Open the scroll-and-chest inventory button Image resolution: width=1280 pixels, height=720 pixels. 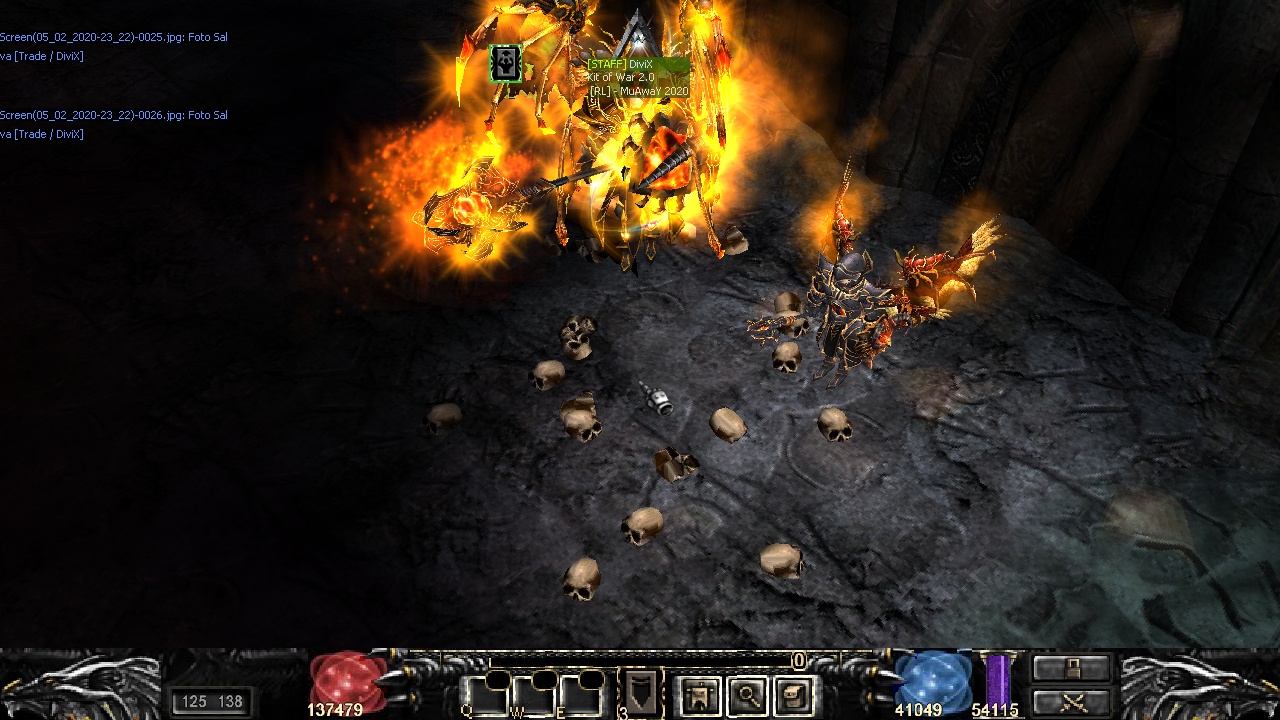click(794, 696)
